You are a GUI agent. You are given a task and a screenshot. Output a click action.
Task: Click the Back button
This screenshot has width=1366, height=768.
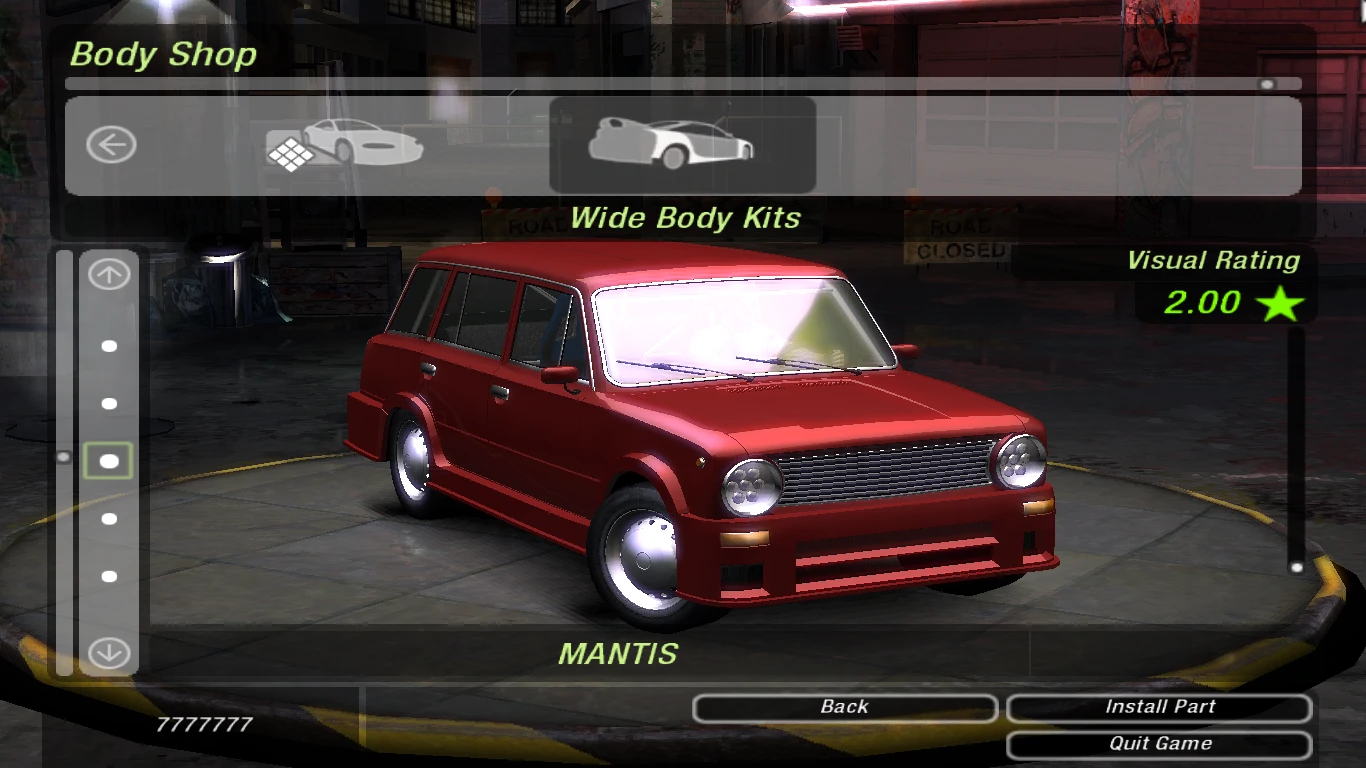pos(844,707)
